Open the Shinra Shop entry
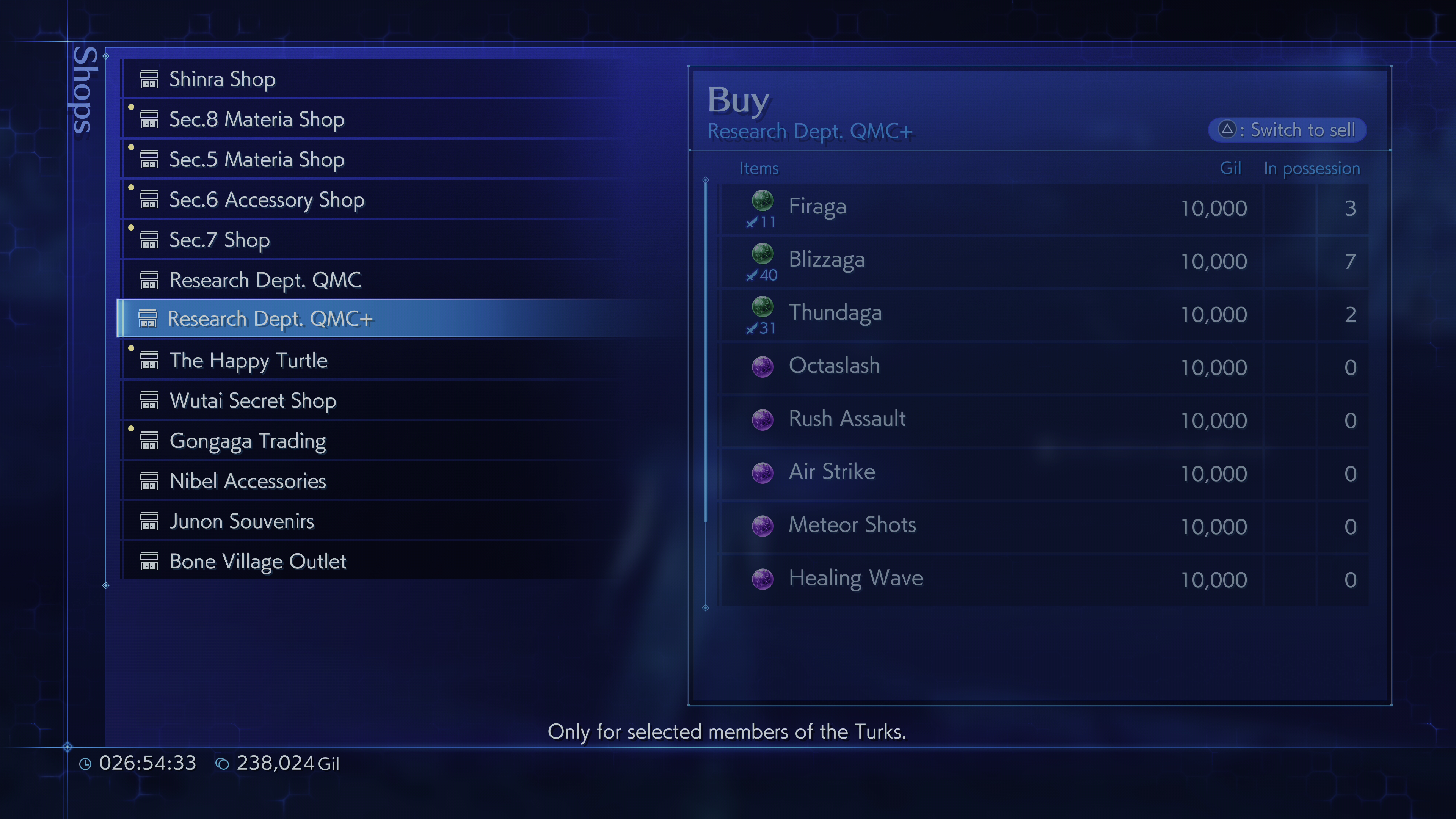1456x819 pixels. (x=222, y=79)
